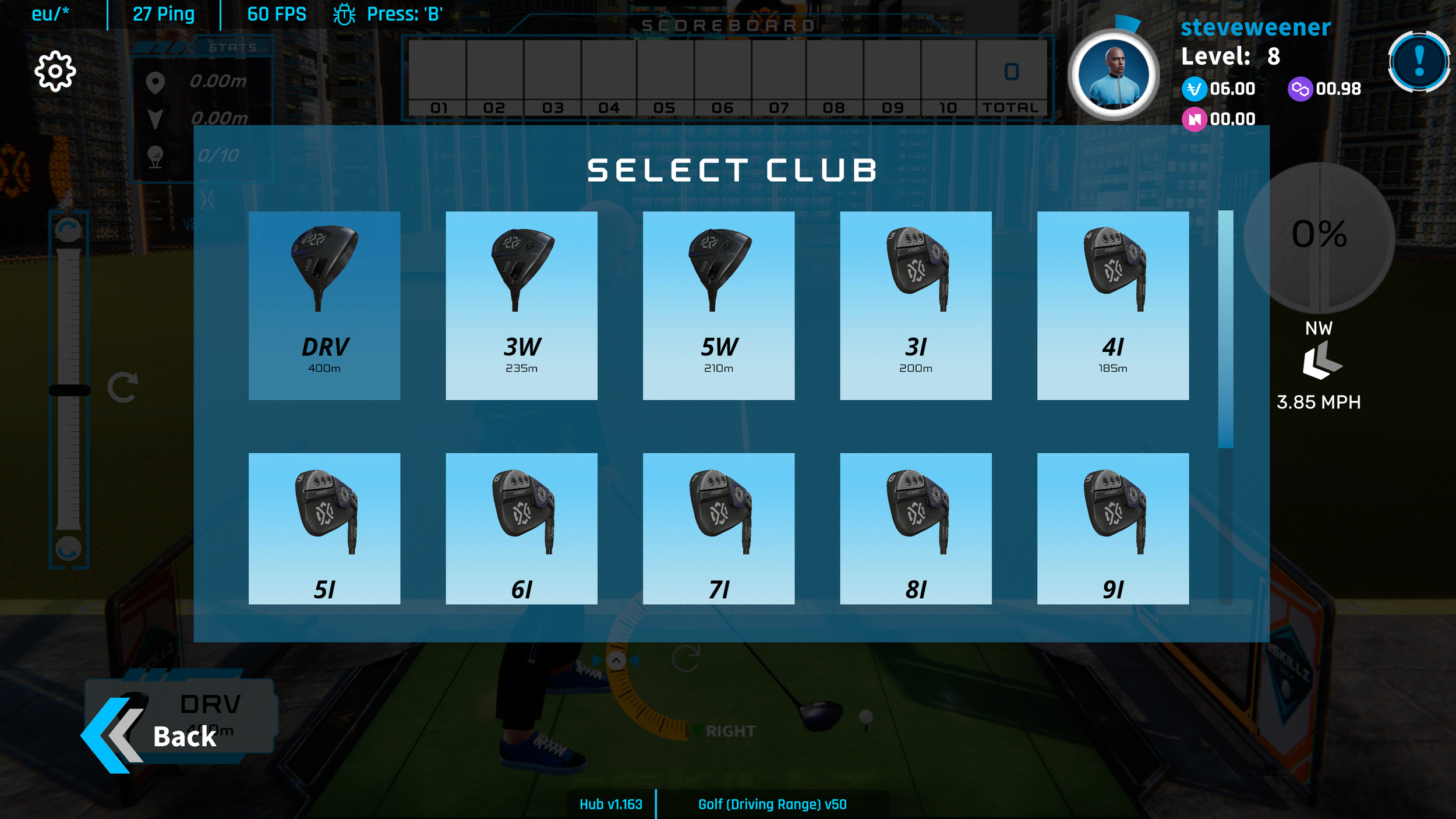This screenshot has height=819, width=1456.
Task: Open the gear settings menu
Action: tap(55, 71)
